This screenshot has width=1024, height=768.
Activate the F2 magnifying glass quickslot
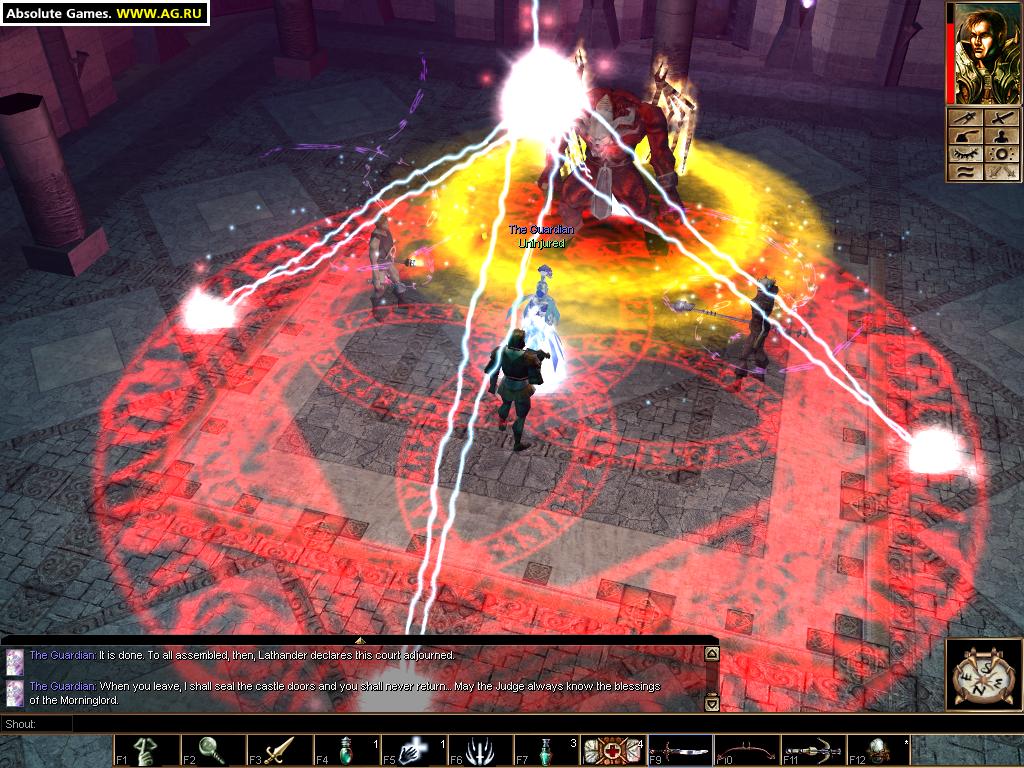[213, 751]
